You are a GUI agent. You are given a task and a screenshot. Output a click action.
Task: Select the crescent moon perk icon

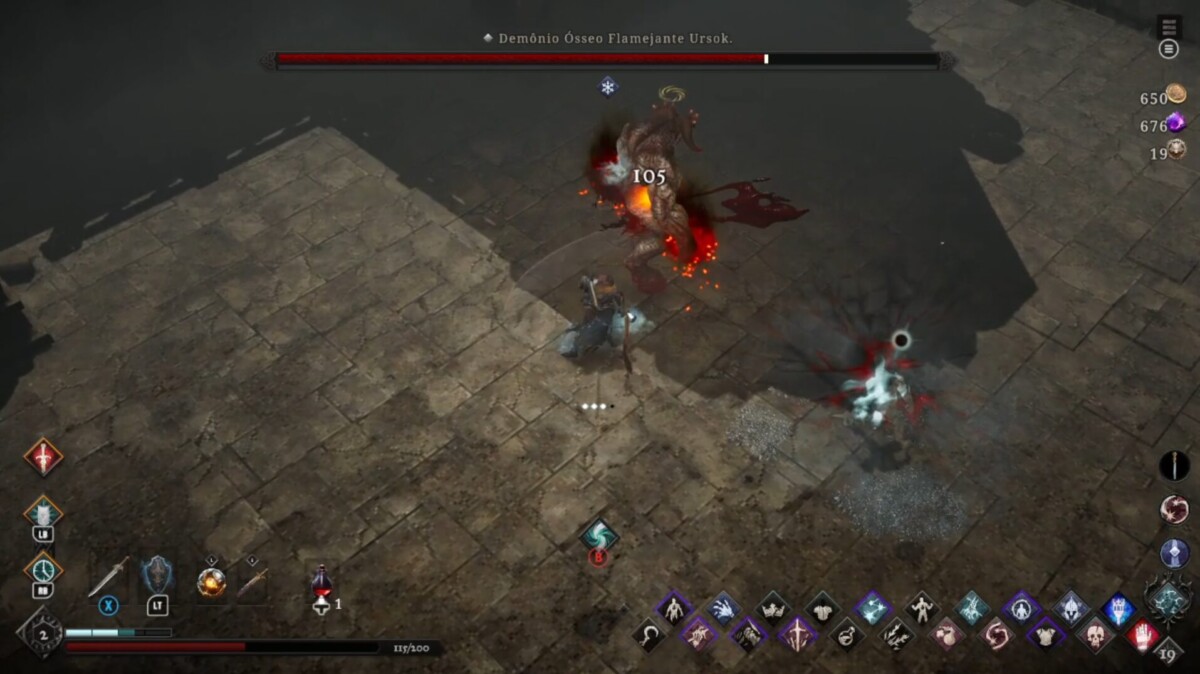tap(649, 634)
